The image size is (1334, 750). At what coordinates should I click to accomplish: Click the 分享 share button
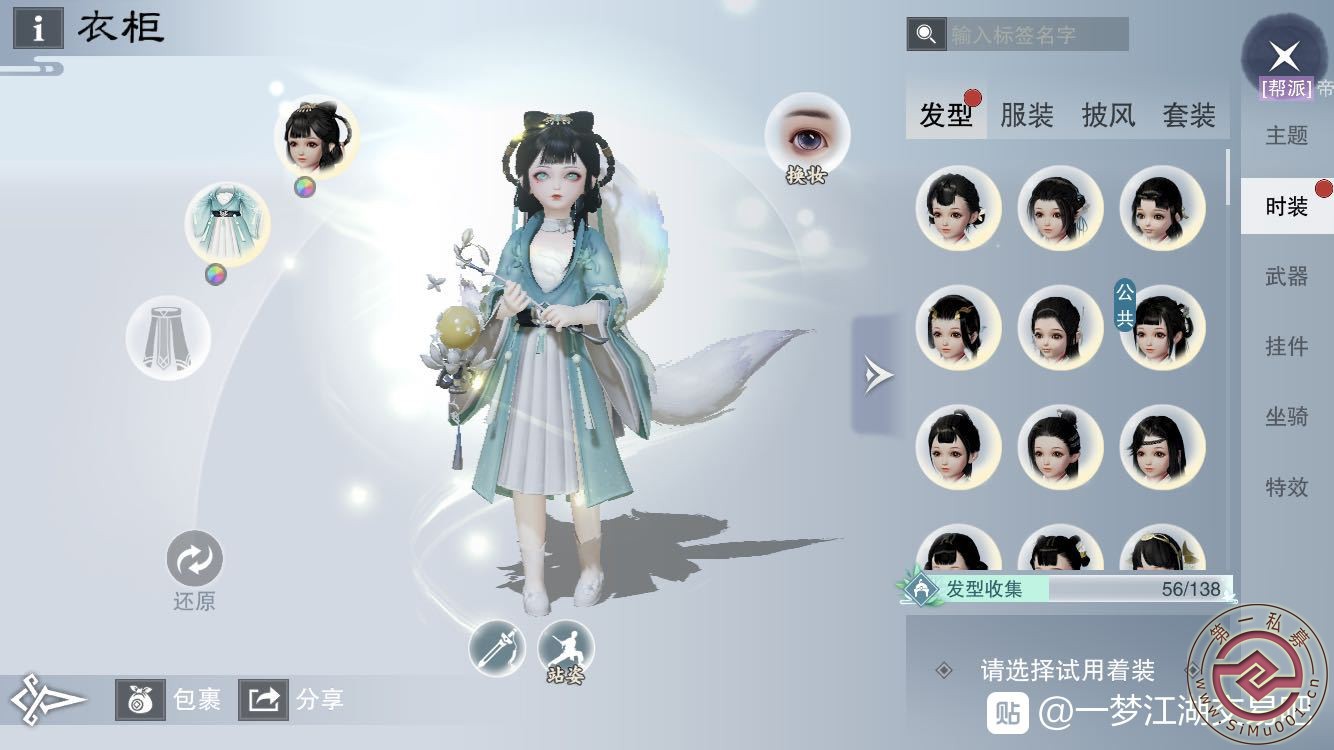292,700
